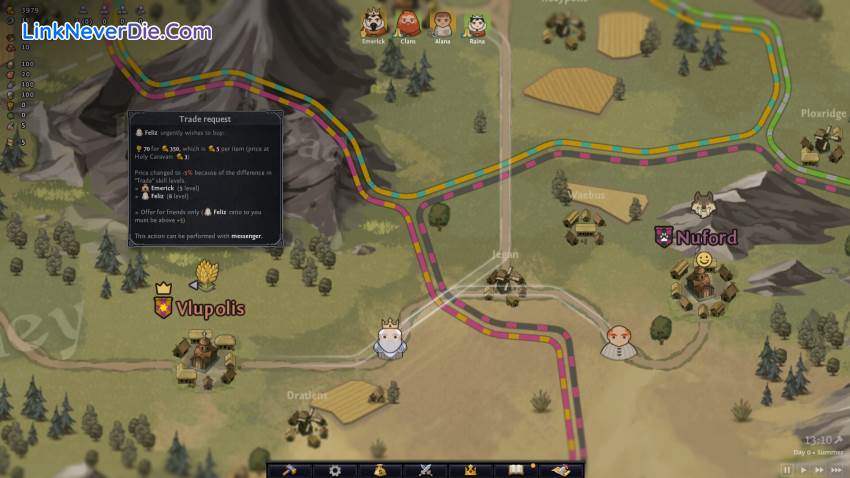Screen dimensions: 850x478
Task: Open the crown kingdom panel
Action: 470,470
